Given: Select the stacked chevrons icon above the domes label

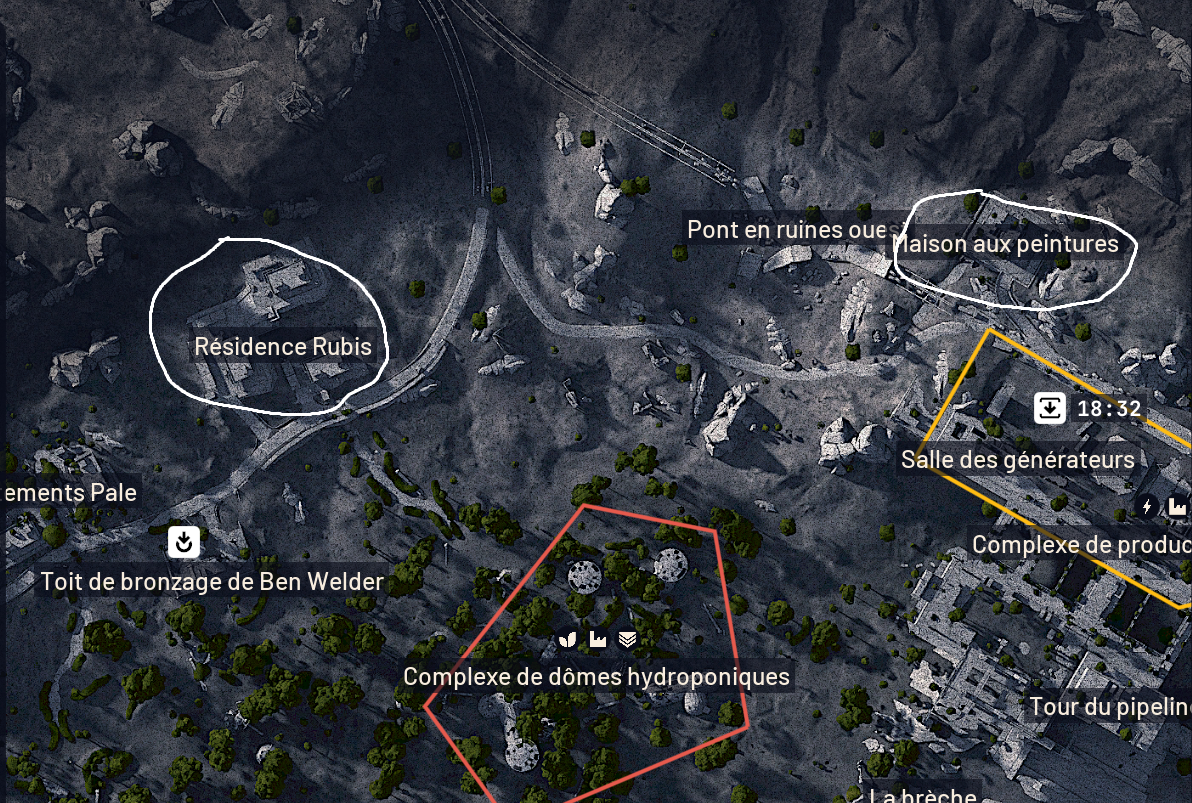Looking at the screenshot, I should point(627,638).
